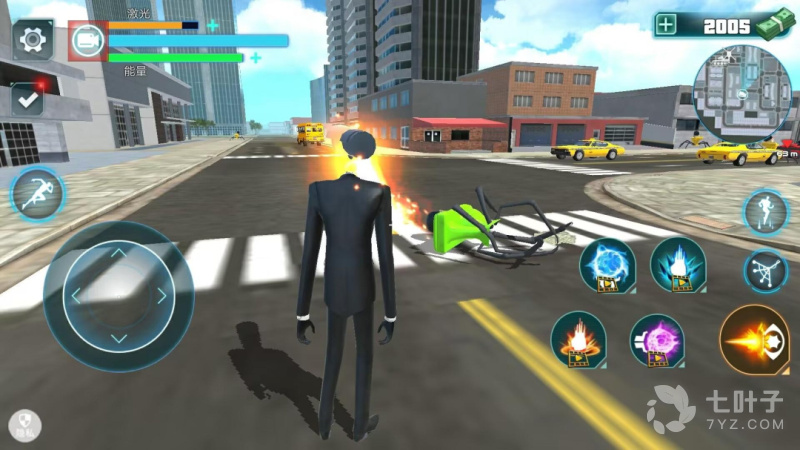The height and width of the screenshot is (450, 800).
Task: Open the gear settings menu
Action: pos(33,39)
